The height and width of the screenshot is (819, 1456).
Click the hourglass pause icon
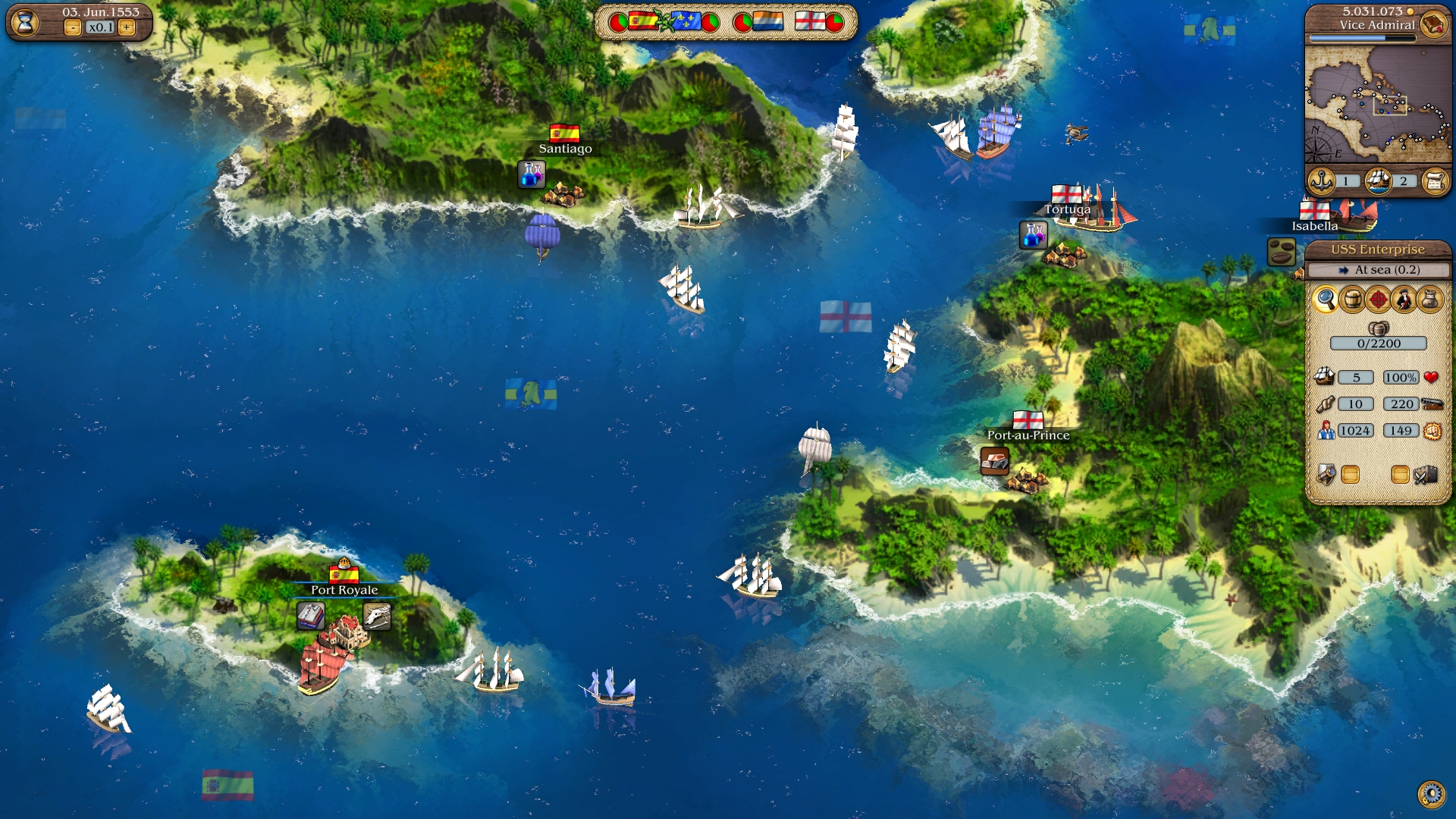coord(25,21)
